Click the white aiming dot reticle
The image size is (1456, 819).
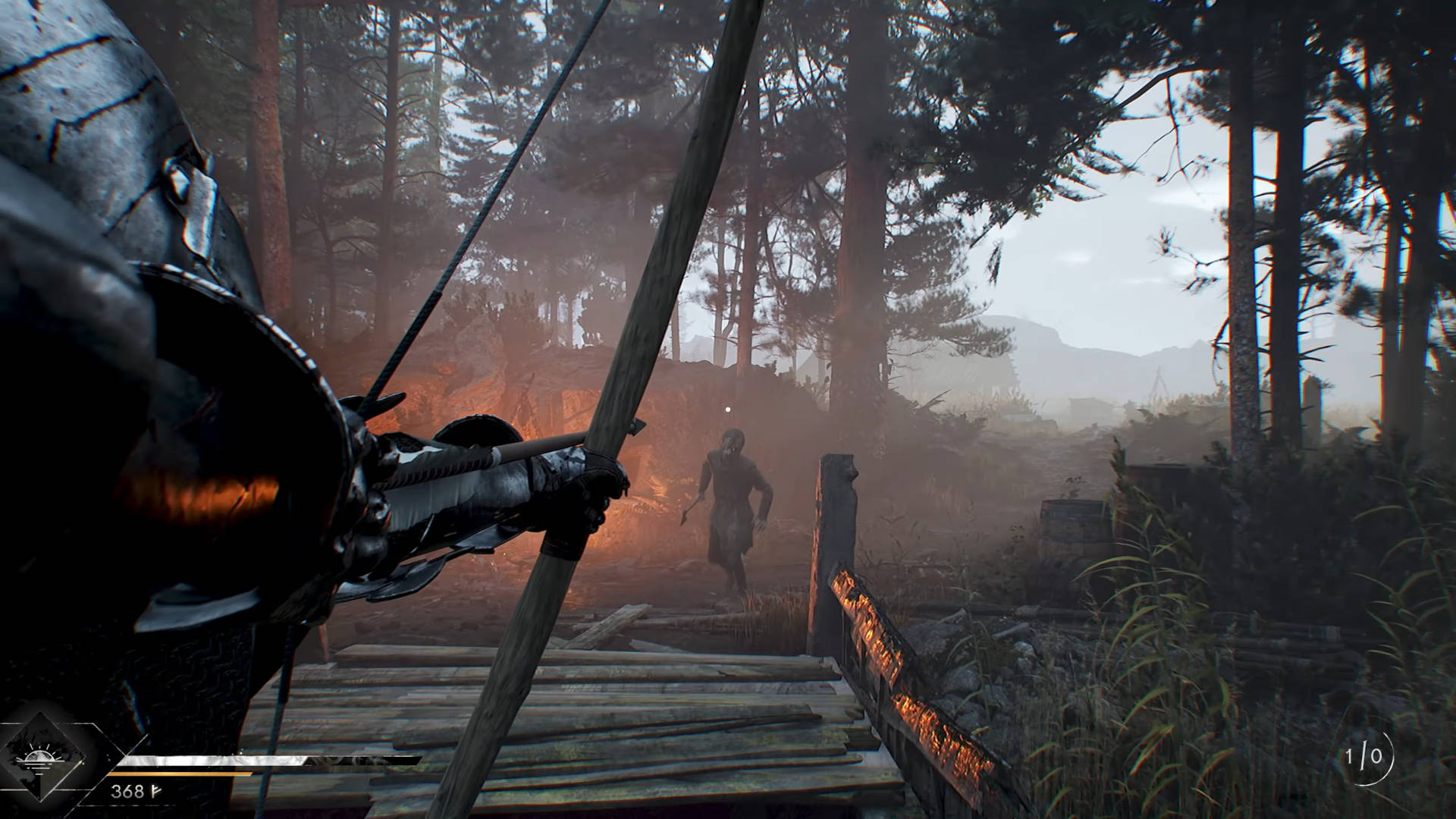pyautogui.click(x=728, y=410)
